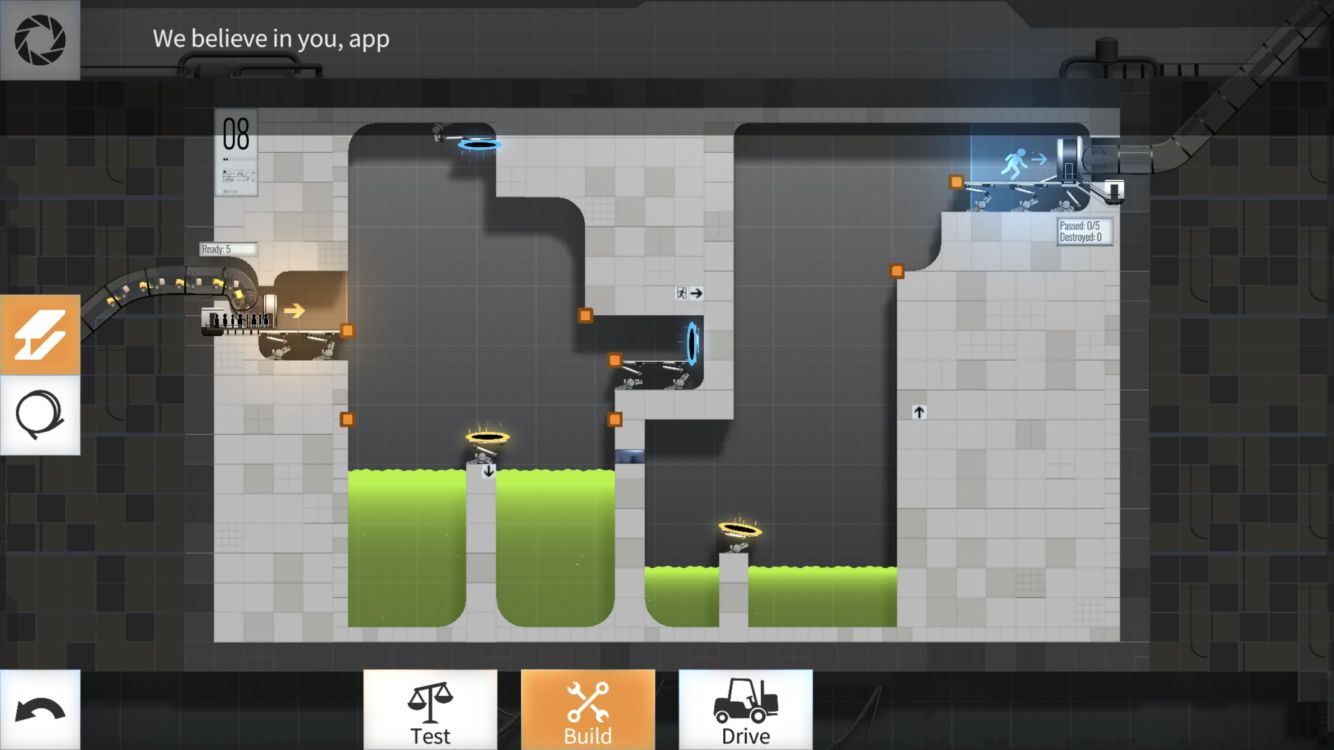1334x750 pixels.
Task: Start the Drive vehicle simulation
Action: tap(746, 710)
